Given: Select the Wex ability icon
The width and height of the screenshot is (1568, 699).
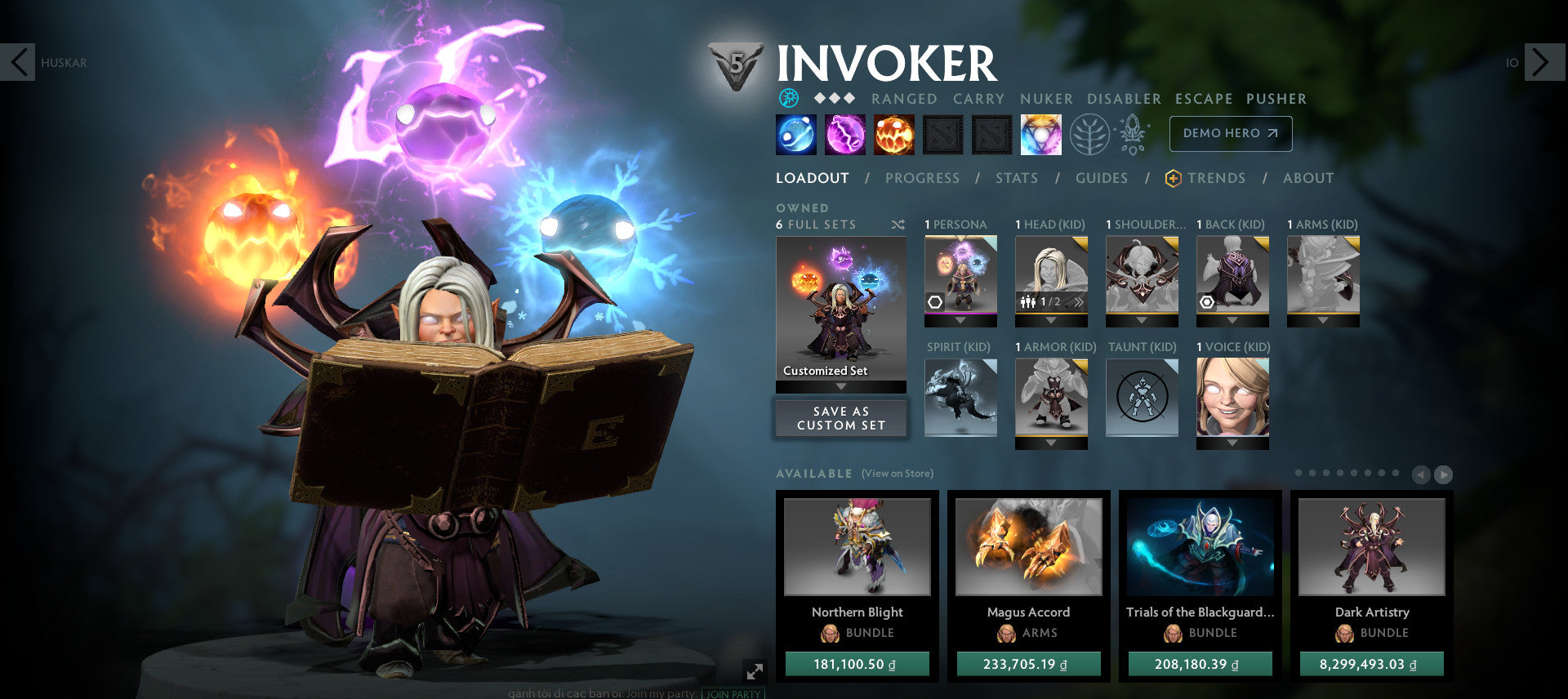Looking at the screenshot, I should coord(844,134).
